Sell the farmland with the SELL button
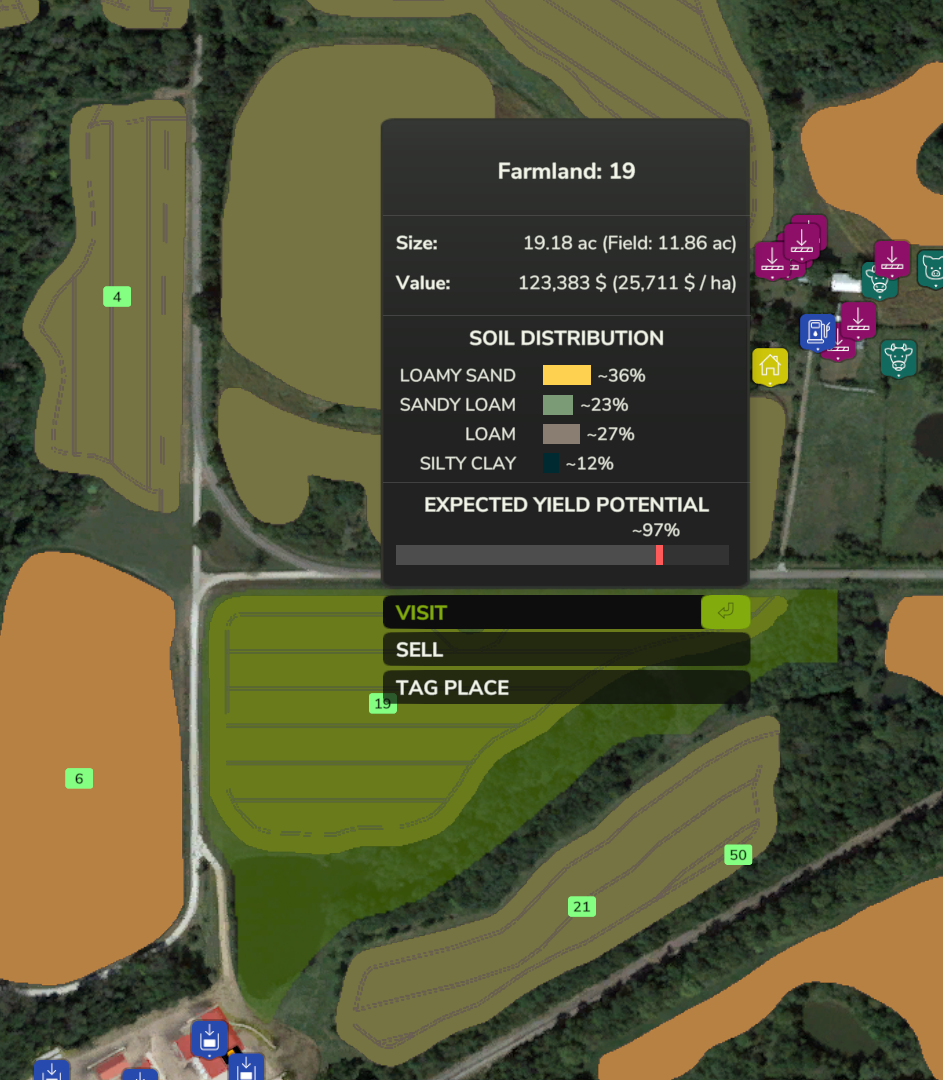The width and height of the screenshot is (943, 1080). [565, 650]
